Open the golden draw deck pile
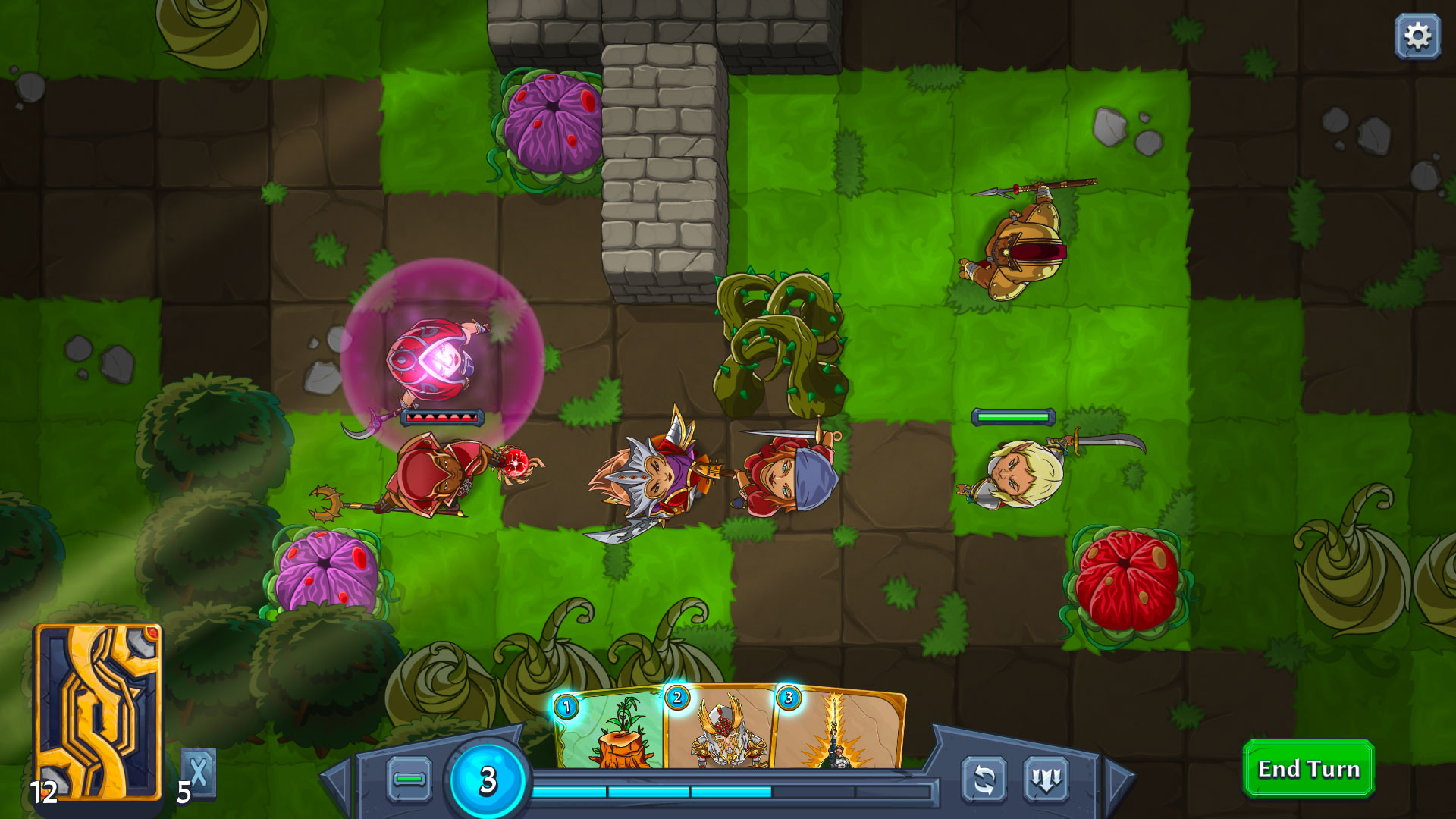The height and width of the screenshot is (819, 1456). [98, 711]
